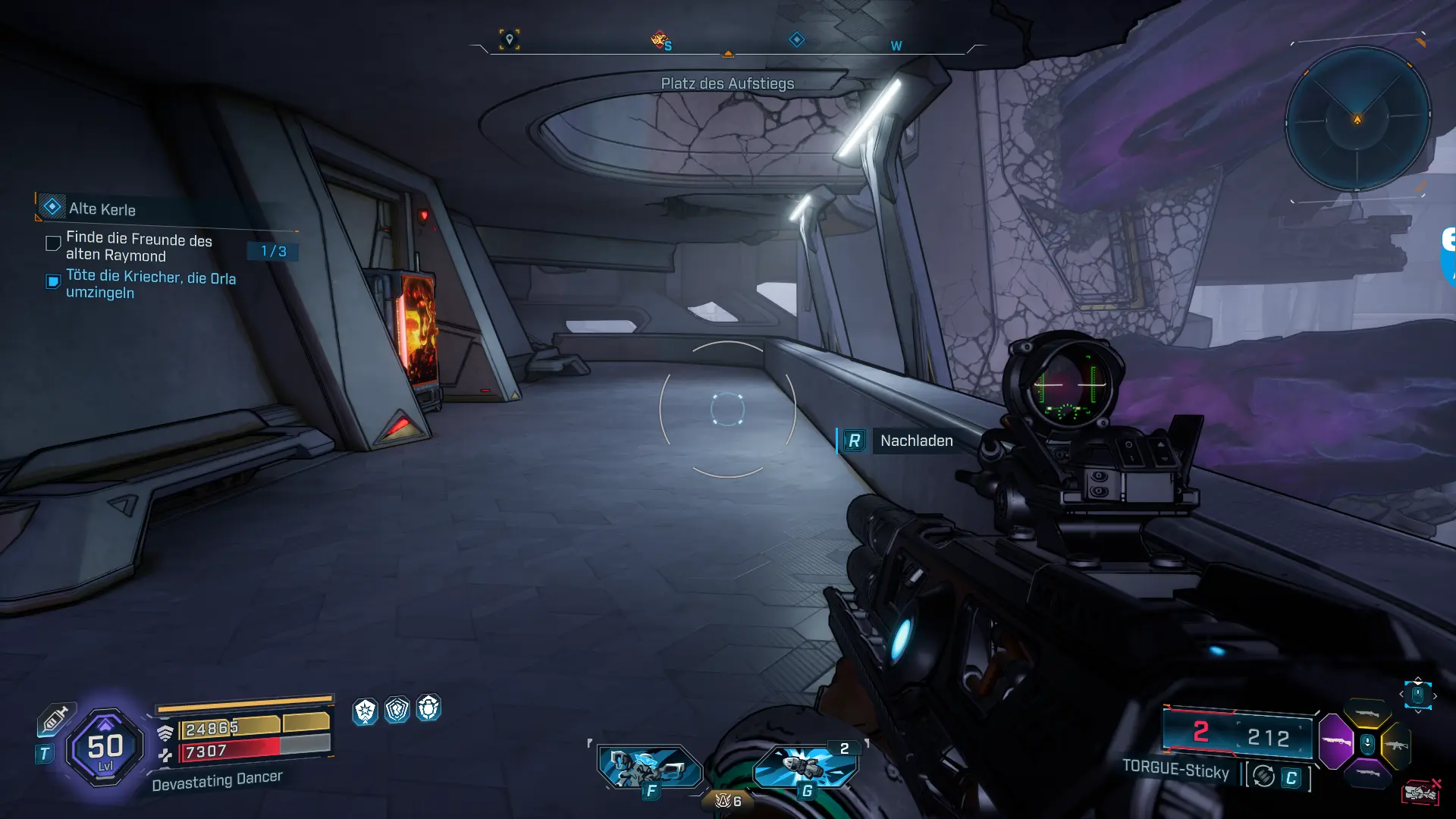Screen dimensions: 1456x819
Task: Select the purple shotgun weapon slot on the left
Action: (1336, 740)
